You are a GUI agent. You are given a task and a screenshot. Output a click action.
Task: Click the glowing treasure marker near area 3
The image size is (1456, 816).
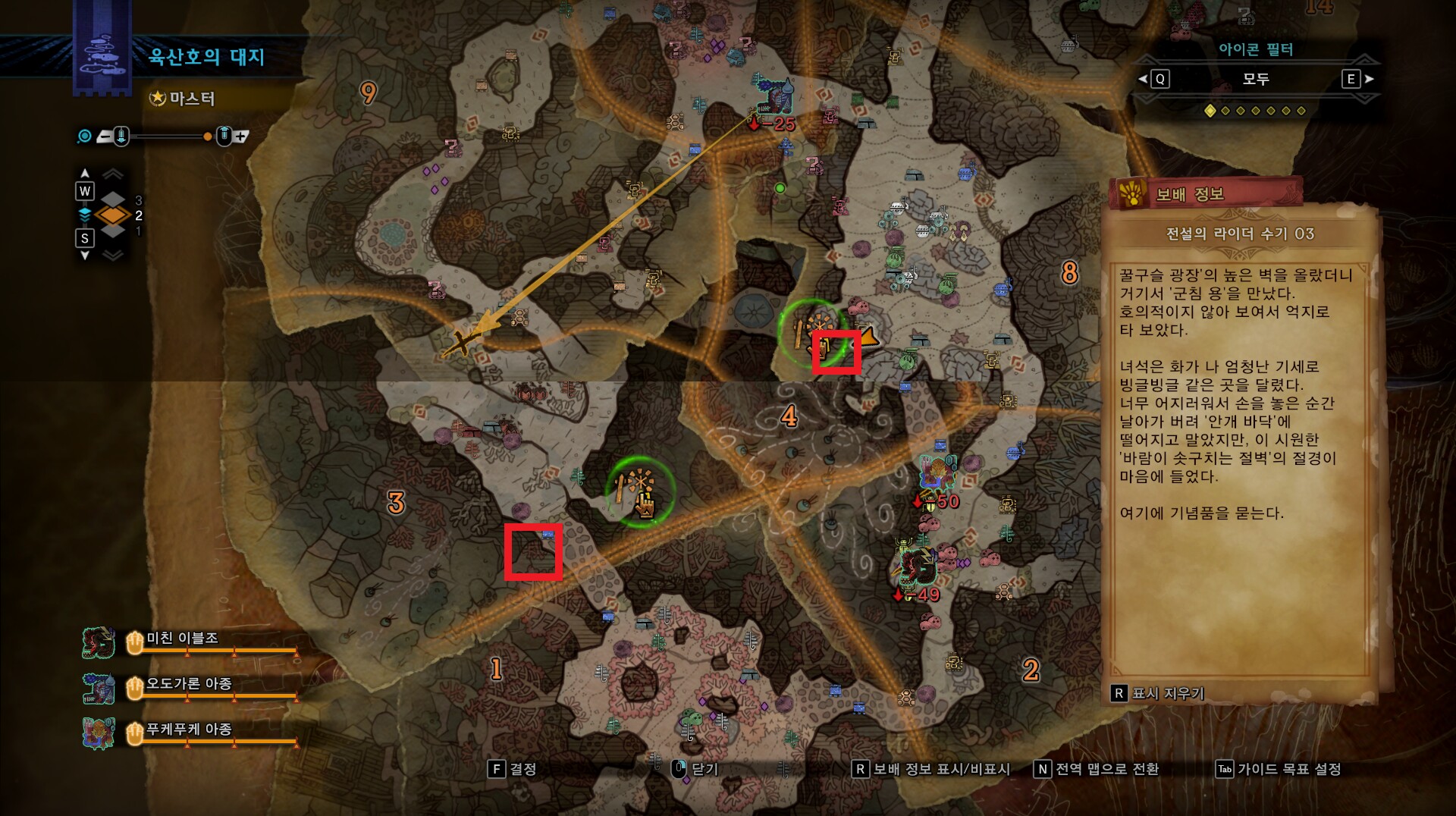point(639,491)
